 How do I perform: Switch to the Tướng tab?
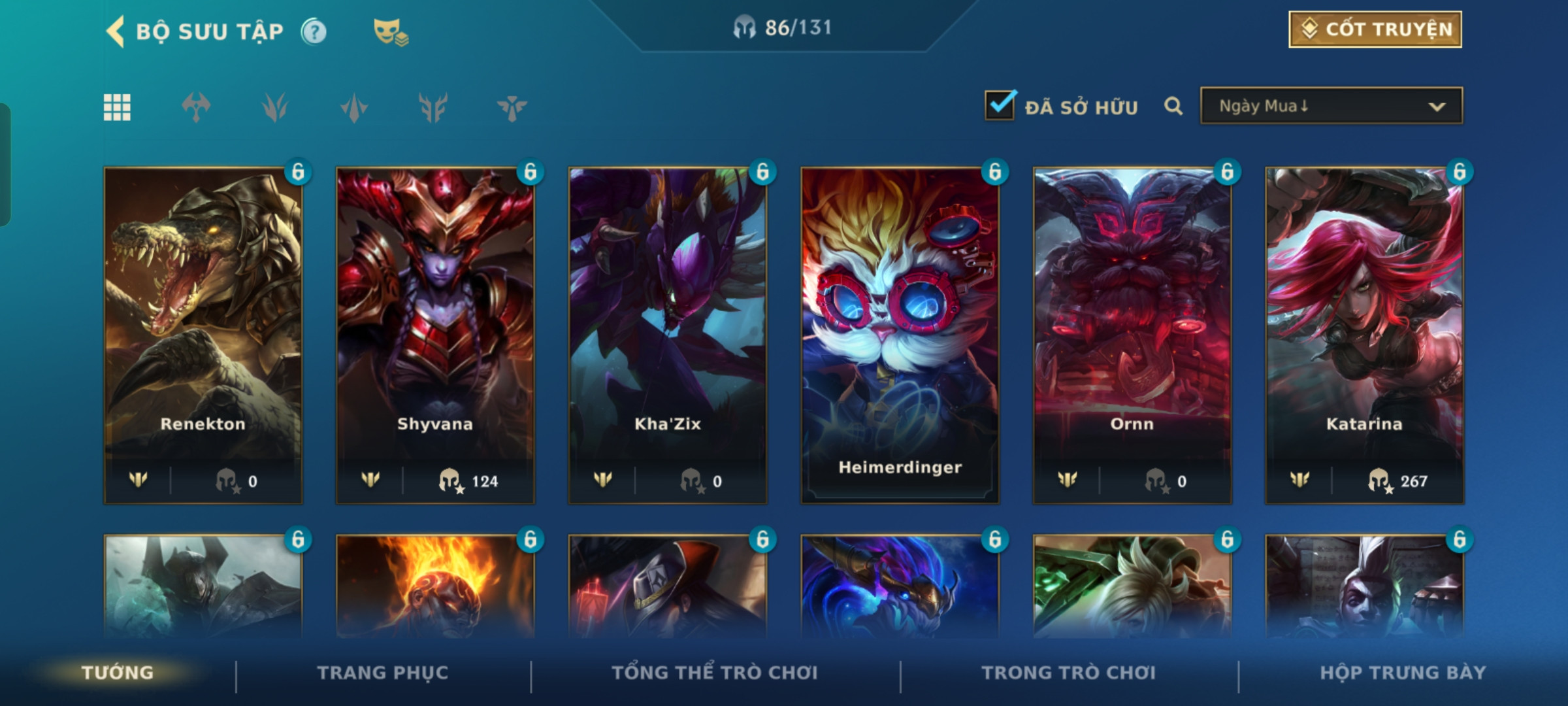[118, 673]
